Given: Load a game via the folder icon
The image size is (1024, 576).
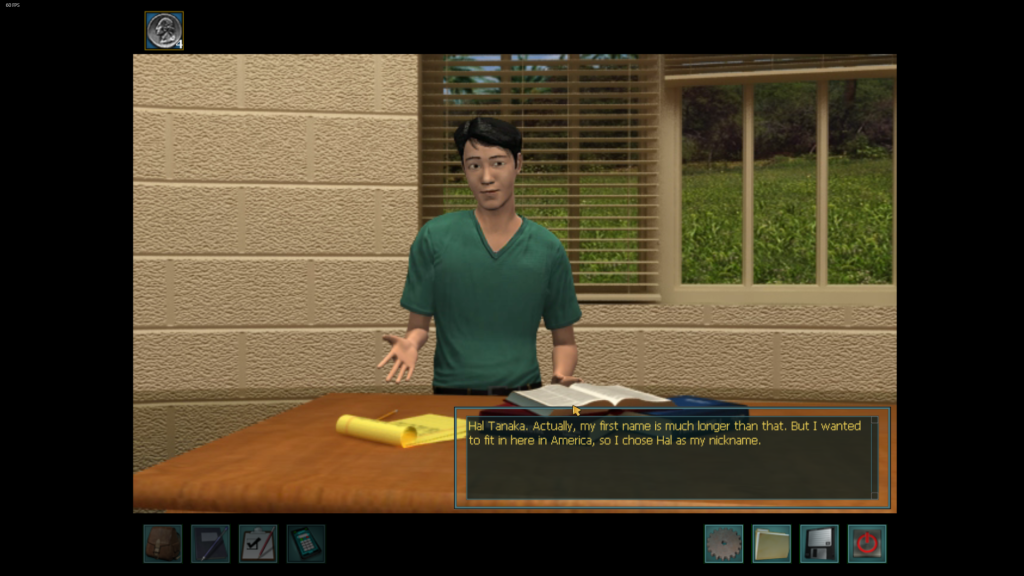Looking at the screenshot, I should (771, 543).
